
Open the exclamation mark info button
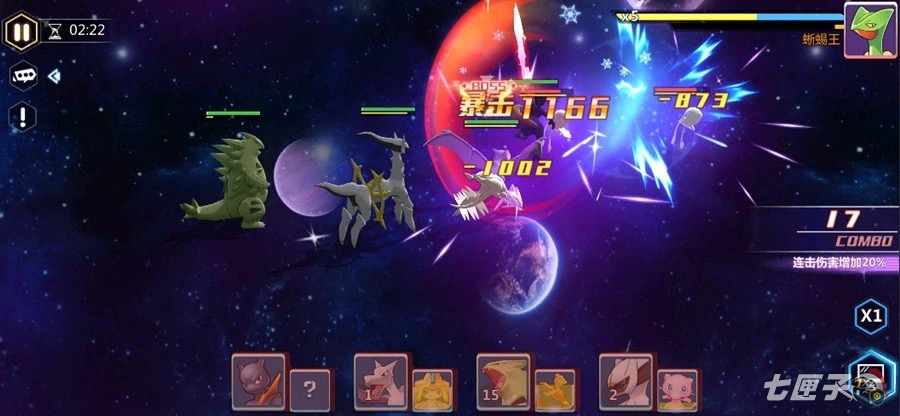point(22,117)
